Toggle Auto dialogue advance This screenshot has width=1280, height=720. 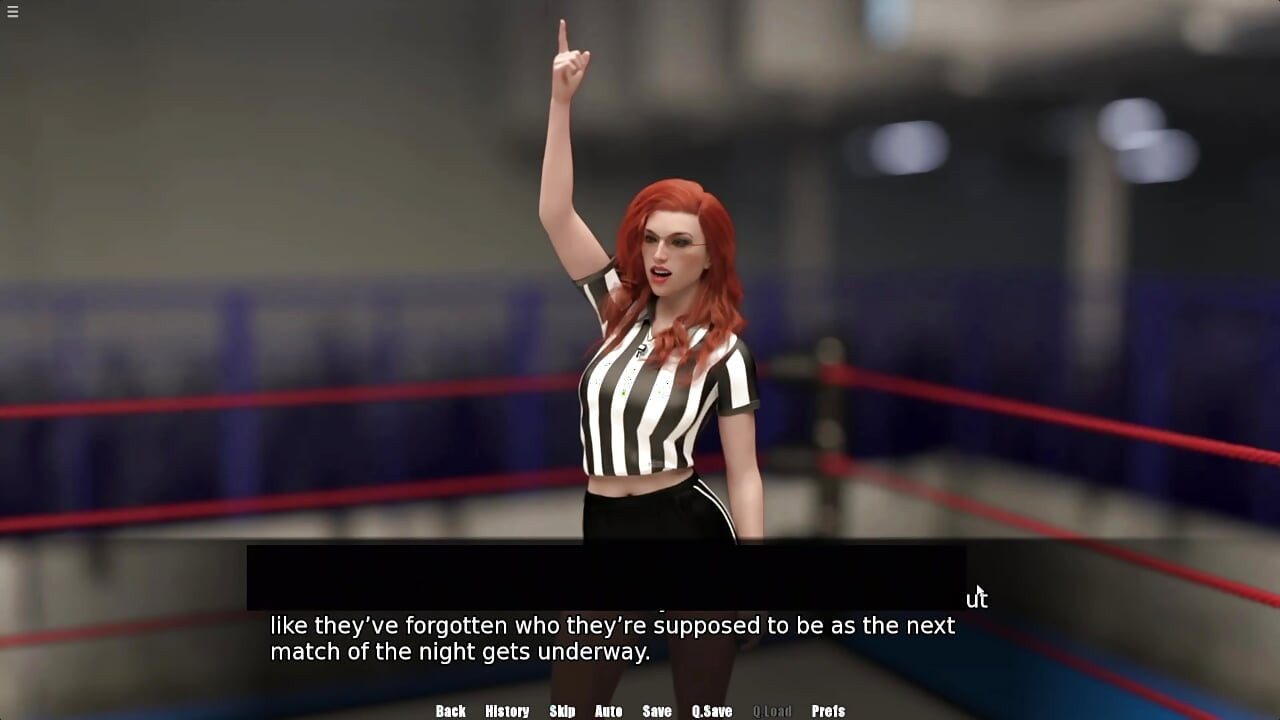[x=608, y=711]
